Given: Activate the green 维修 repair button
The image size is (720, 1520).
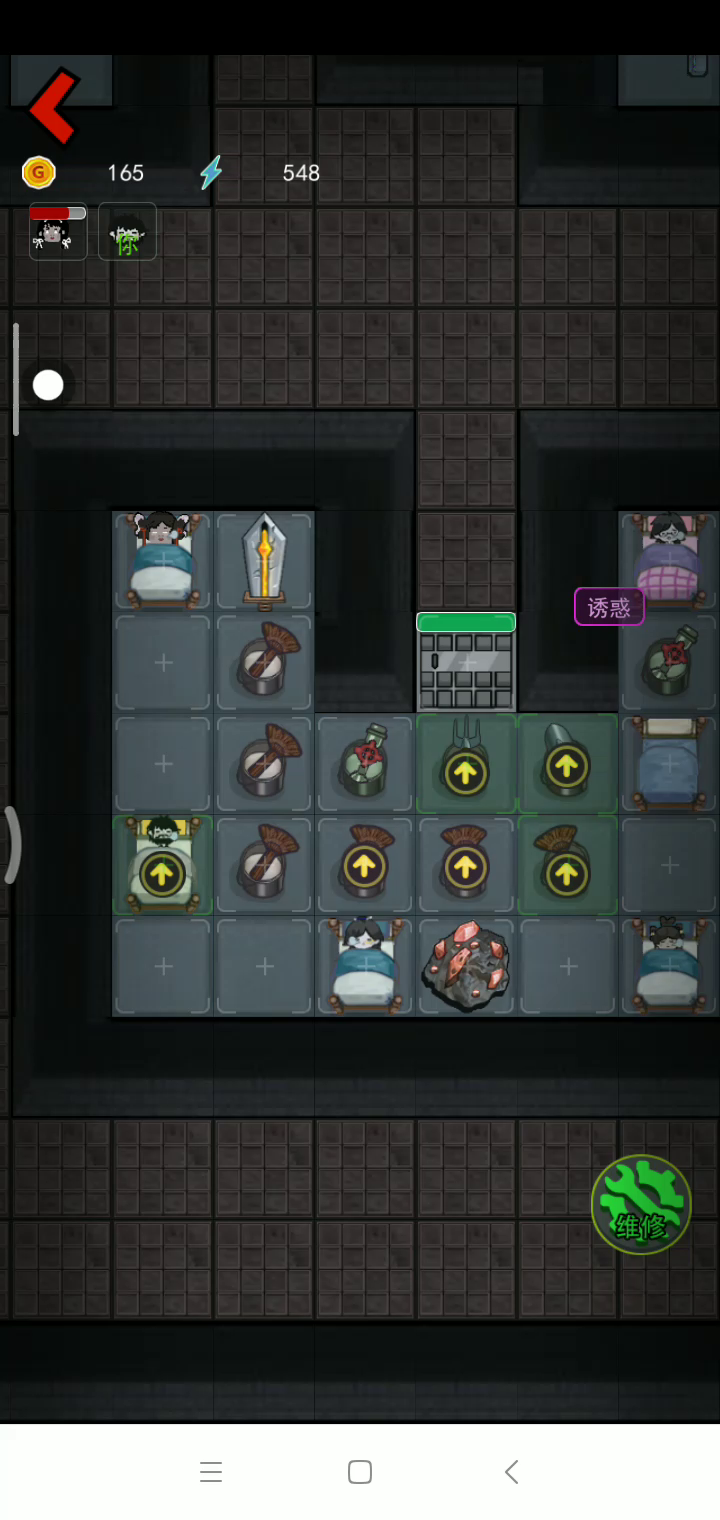Looking at the screenshot, I should point(641,1205).
